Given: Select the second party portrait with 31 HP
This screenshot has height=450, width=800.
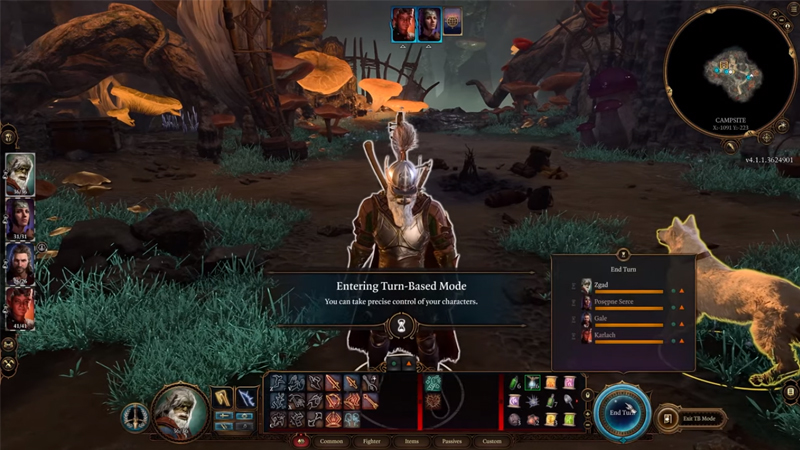Looking at the screenshot, I should click(x=20, y=216).
